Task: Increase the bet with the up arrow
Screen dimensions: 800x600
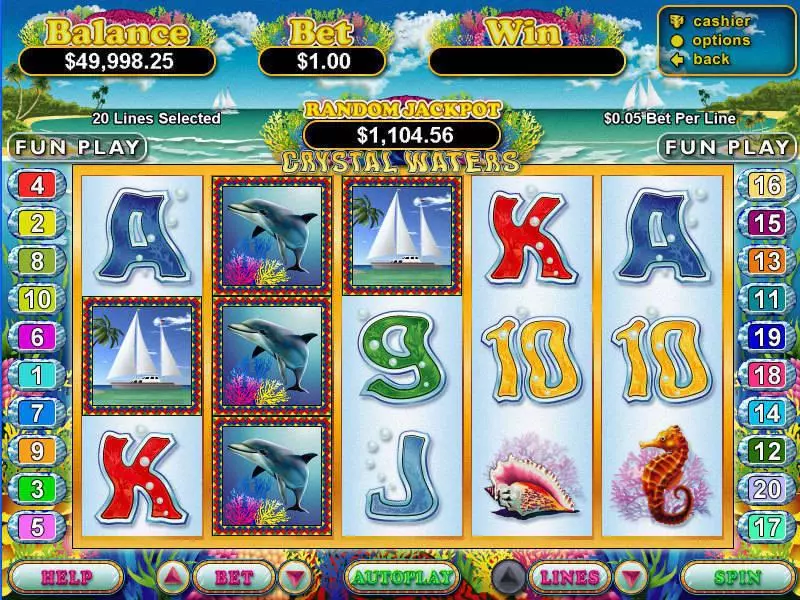Action: [172, 577]
